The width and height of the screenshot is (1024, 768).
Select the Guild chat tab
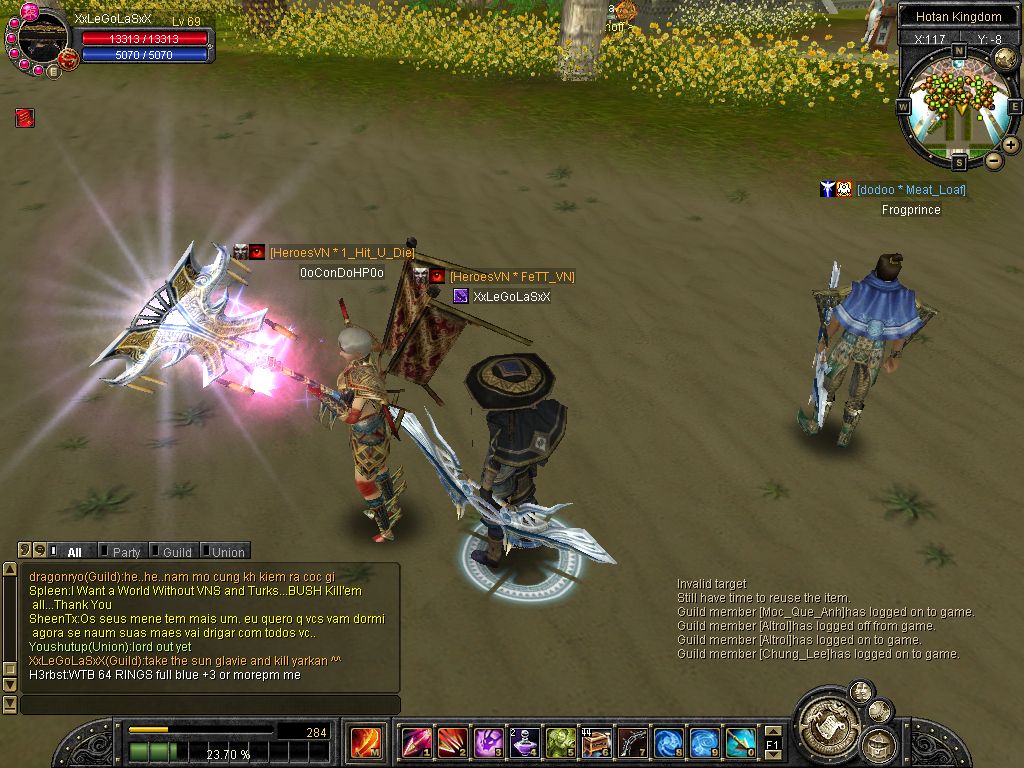(176, 551)
